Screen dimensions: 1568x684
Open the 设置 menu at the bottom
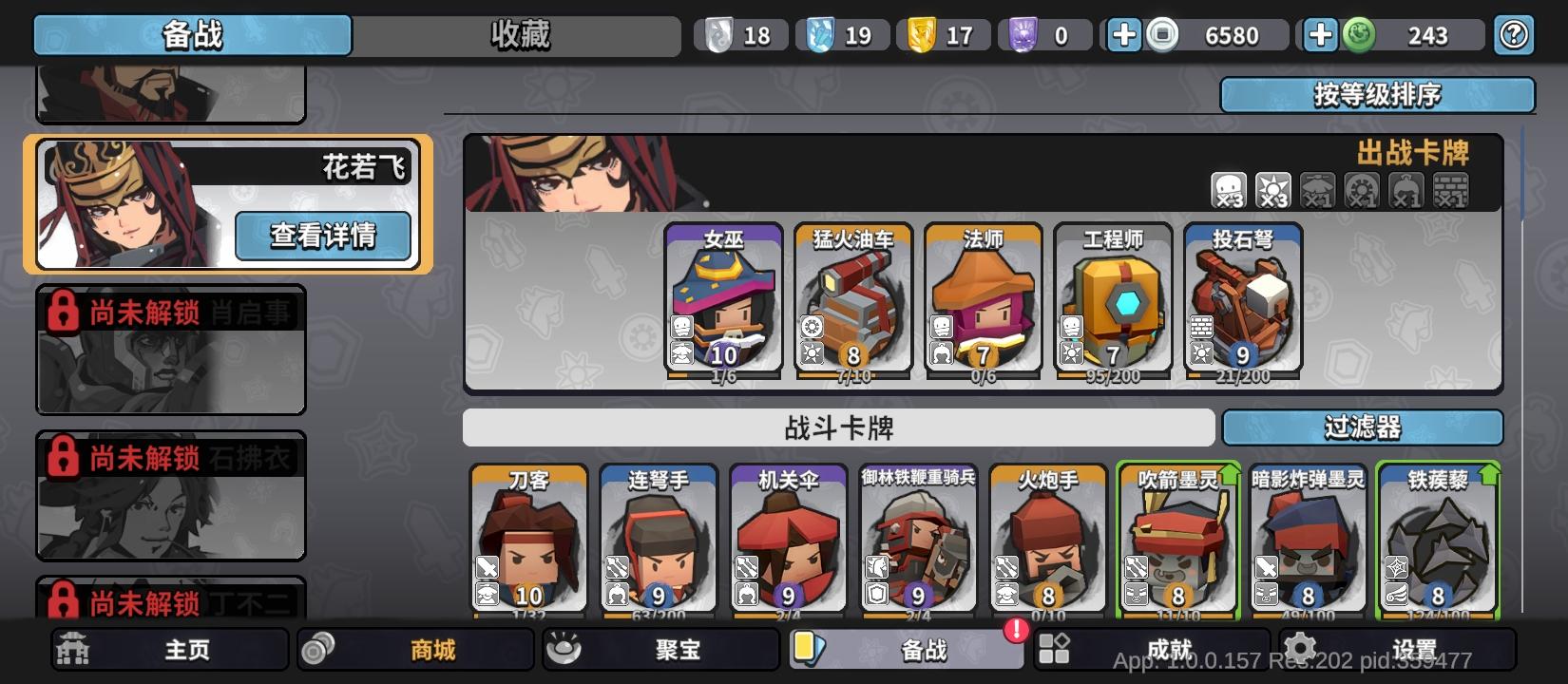(x=1404, y=650)
